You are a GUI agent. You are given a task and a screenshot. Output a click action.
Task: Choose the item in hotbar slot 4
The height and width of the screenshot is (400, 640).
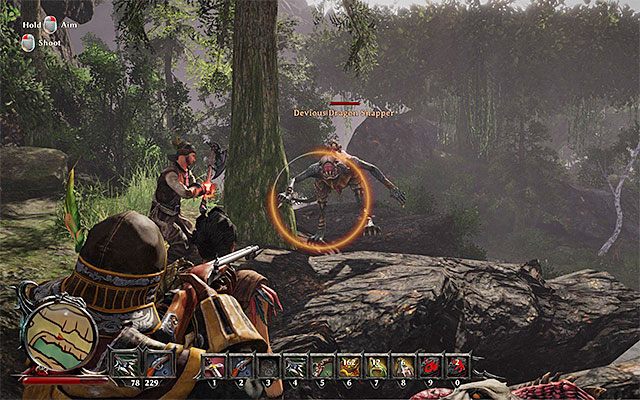294,365
